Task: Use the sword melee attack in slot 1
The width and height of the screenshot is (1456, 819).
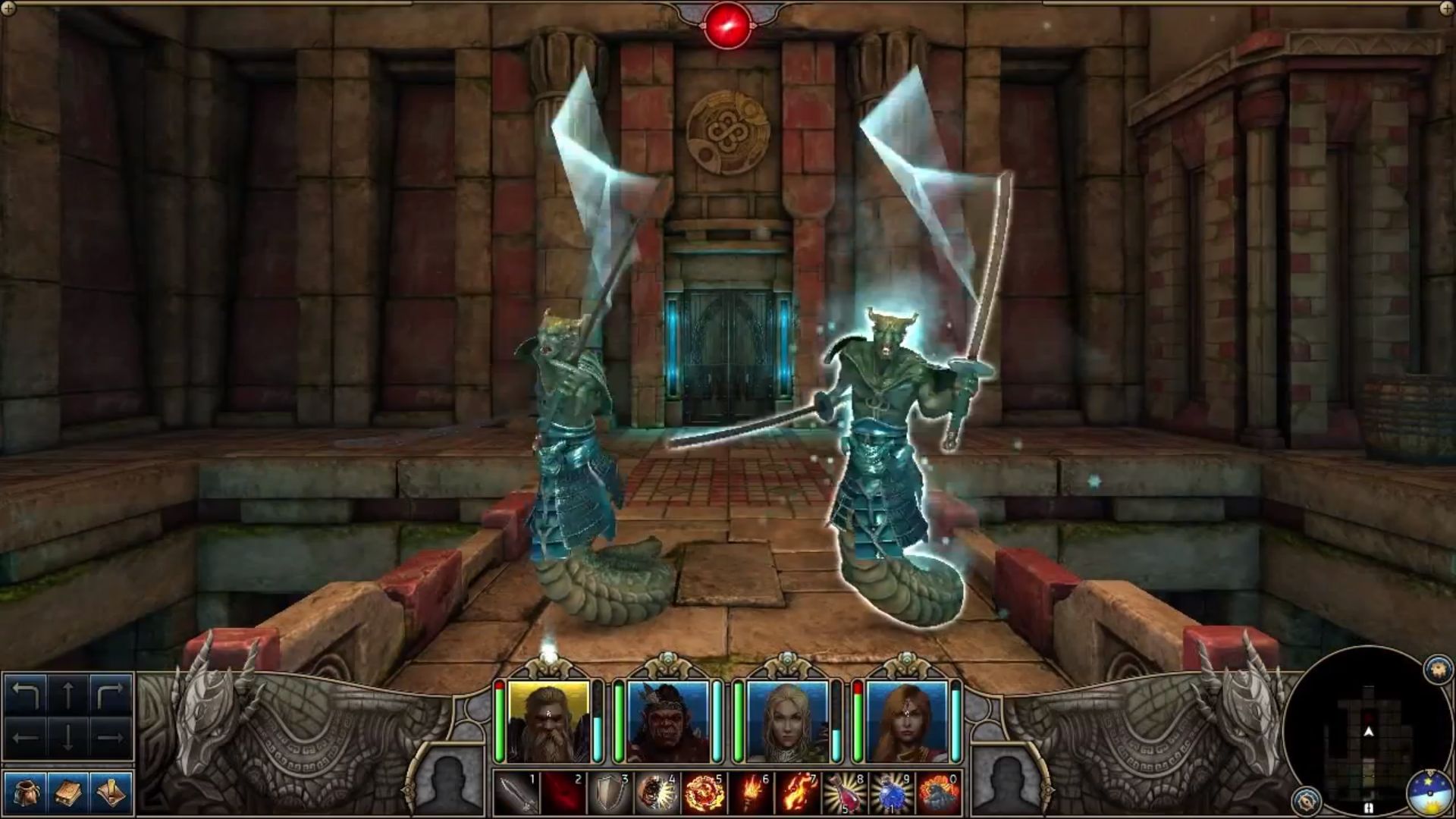Action: tap(517, 793)
